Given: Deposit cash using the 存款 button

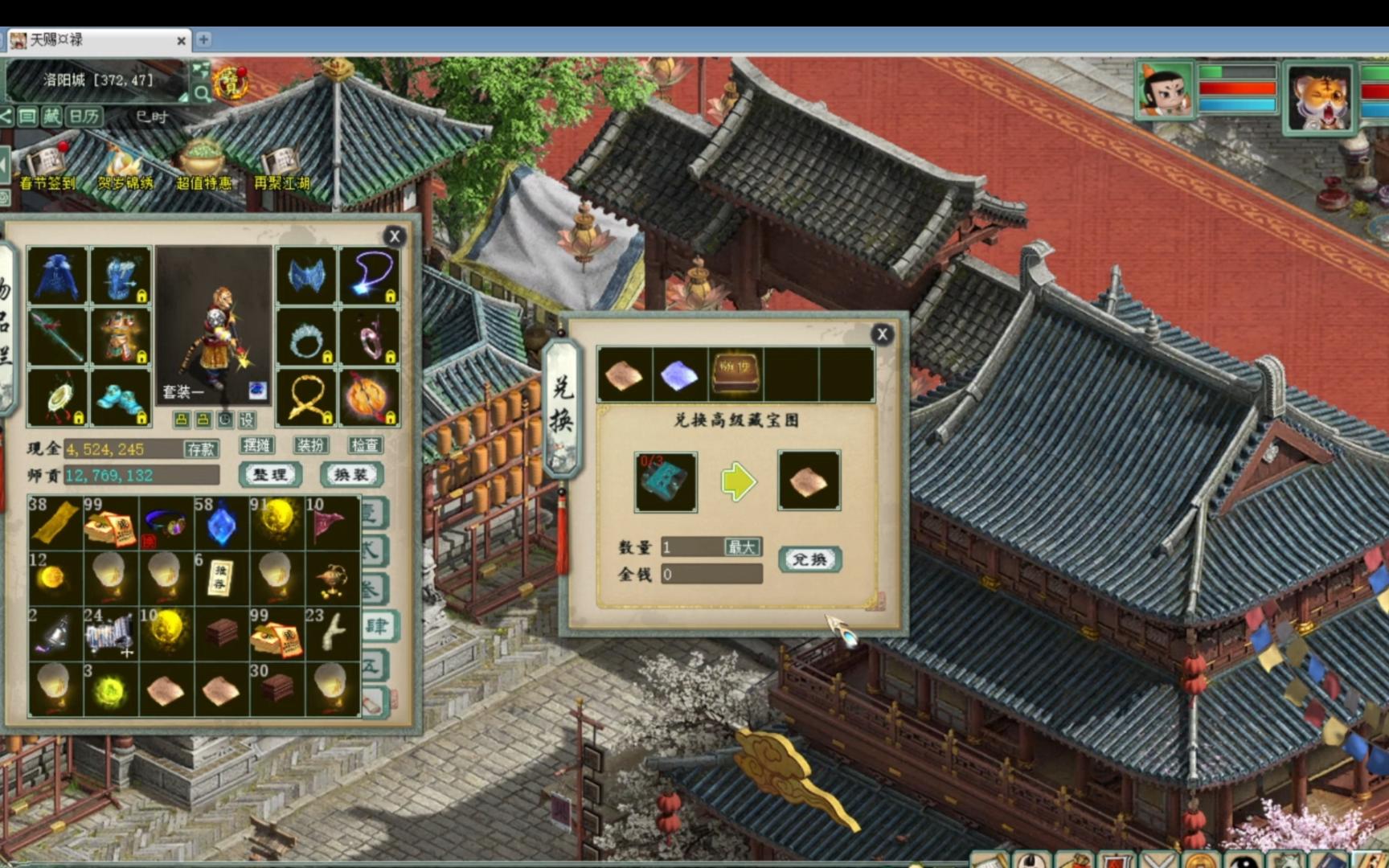Looking at the screenshot, I should 200,448.
